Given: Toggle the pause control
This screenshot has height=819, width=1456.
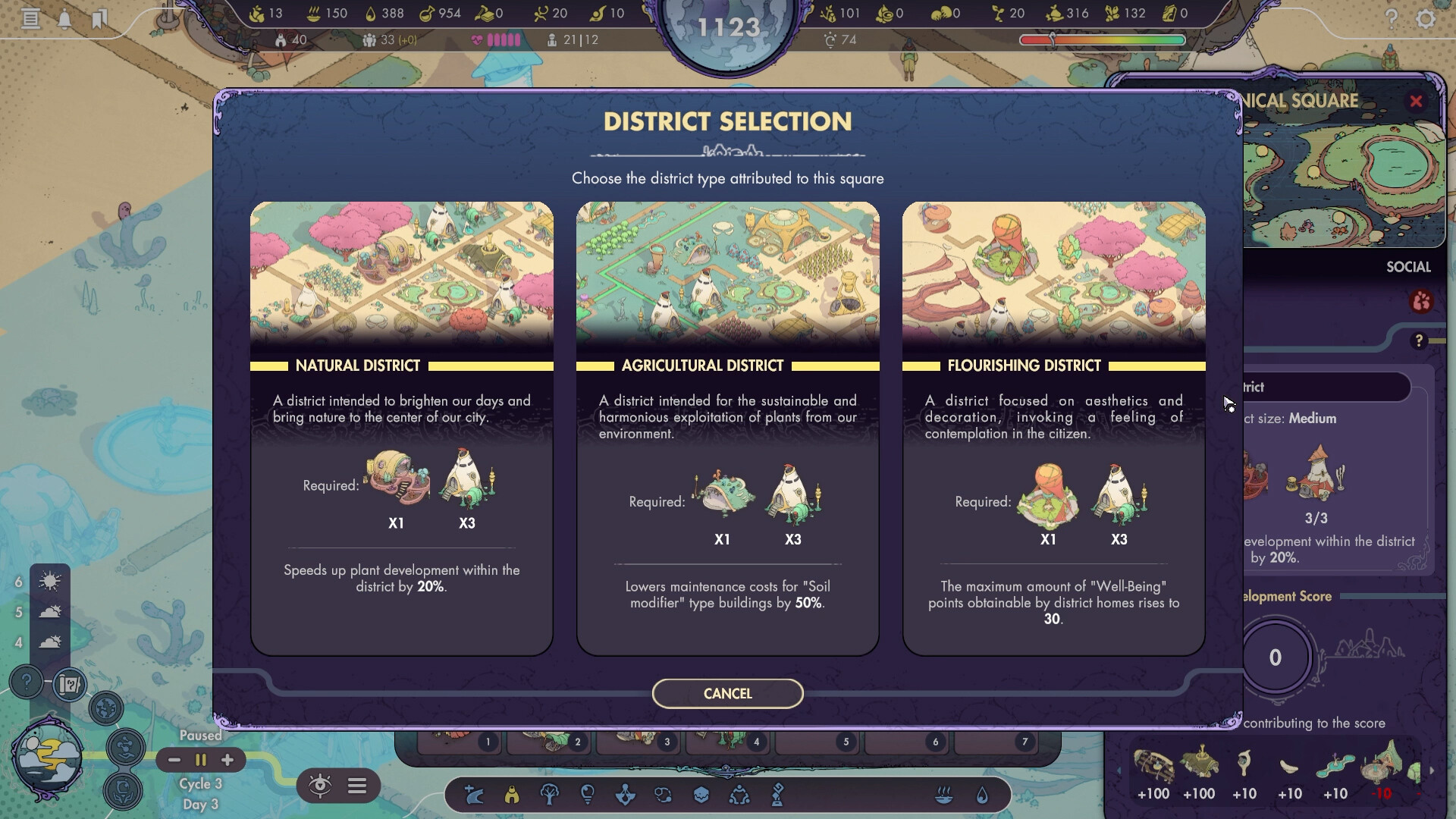Looking at the screenshot, I should (x=200, y=760).
